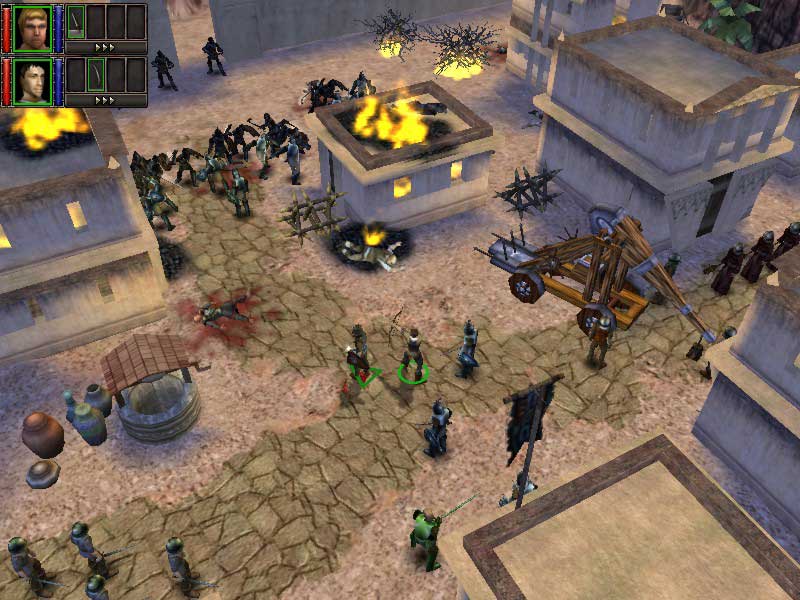The height and width of the screenshot is (600, 800).
Task: Choose the dark-haired character's bow slot
Action: [96, 73]
